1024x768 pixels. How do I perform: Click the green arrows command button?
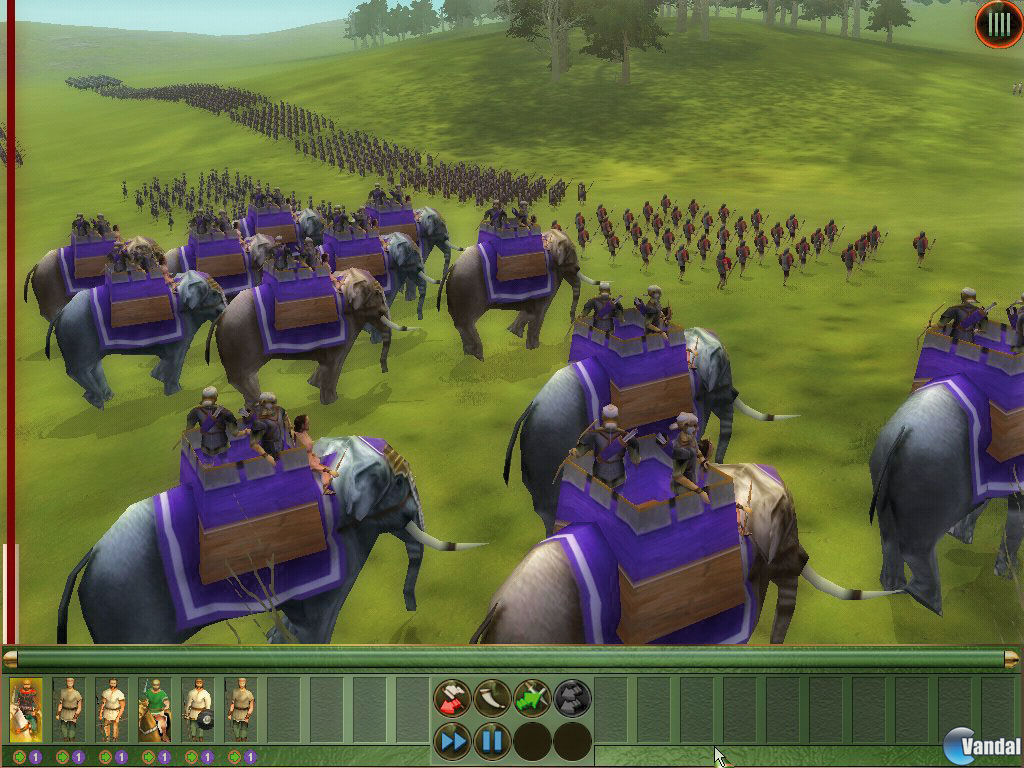[x=532, y=698]
